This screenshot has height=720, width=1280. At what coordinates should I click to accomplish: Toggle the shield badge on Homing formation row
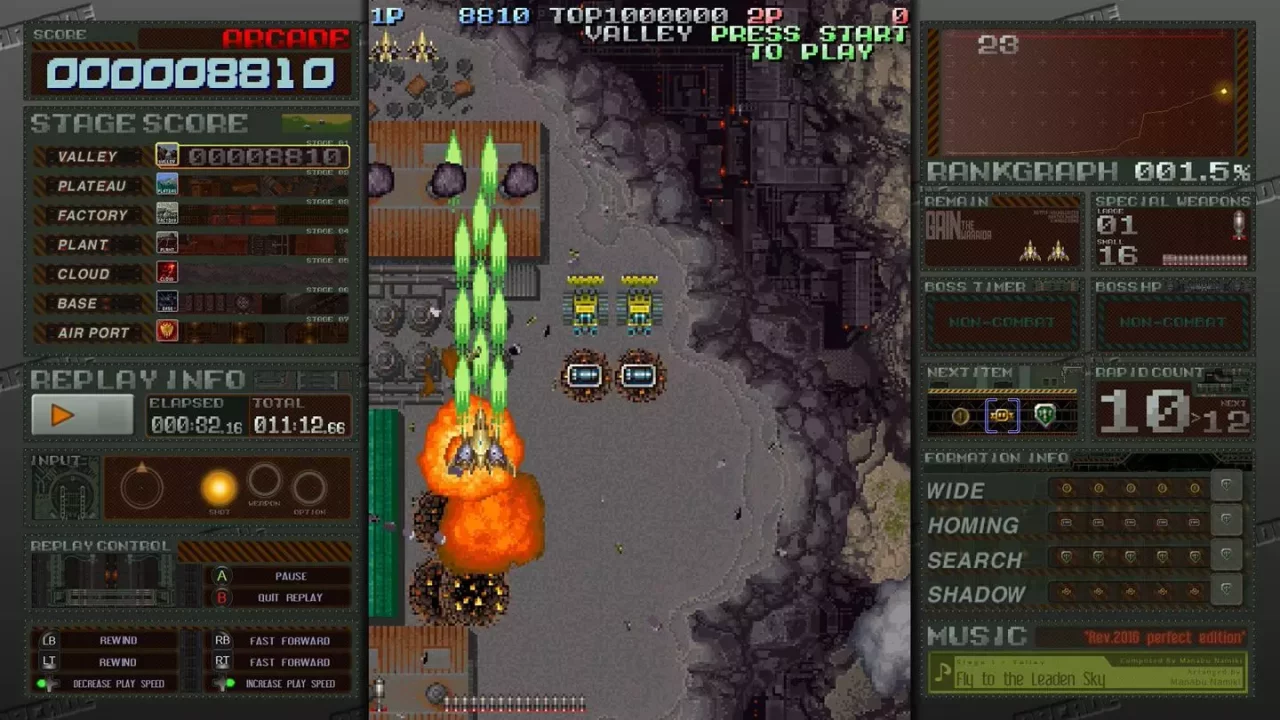tap(1227, 521)
